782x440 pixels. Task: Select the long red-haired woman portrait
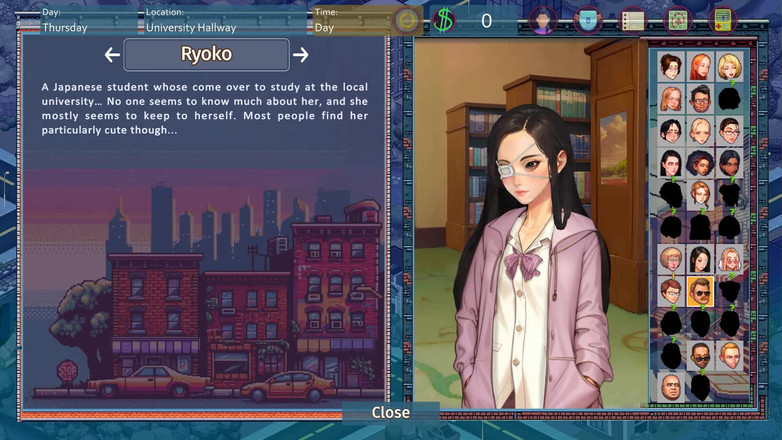(700, 67)
